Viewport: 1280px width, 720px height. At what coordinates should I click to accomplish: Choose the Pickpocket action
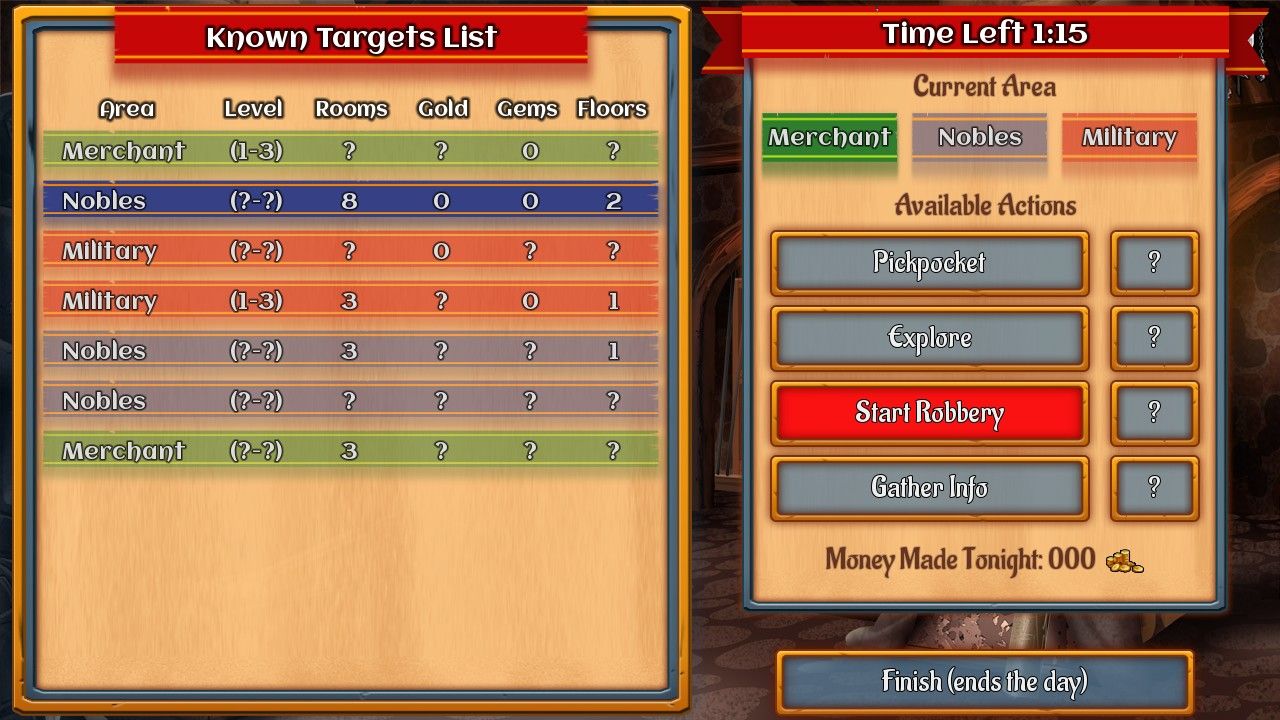(x=928, y=264)
